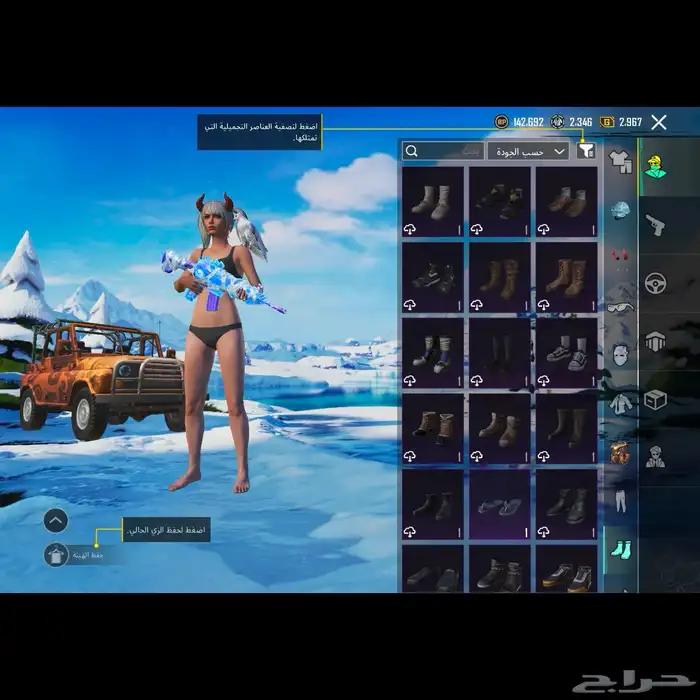The height and width of the screenshot is (700, 700).
Task: Select the teal socks shoes category
Action: [x=620, y=547]
